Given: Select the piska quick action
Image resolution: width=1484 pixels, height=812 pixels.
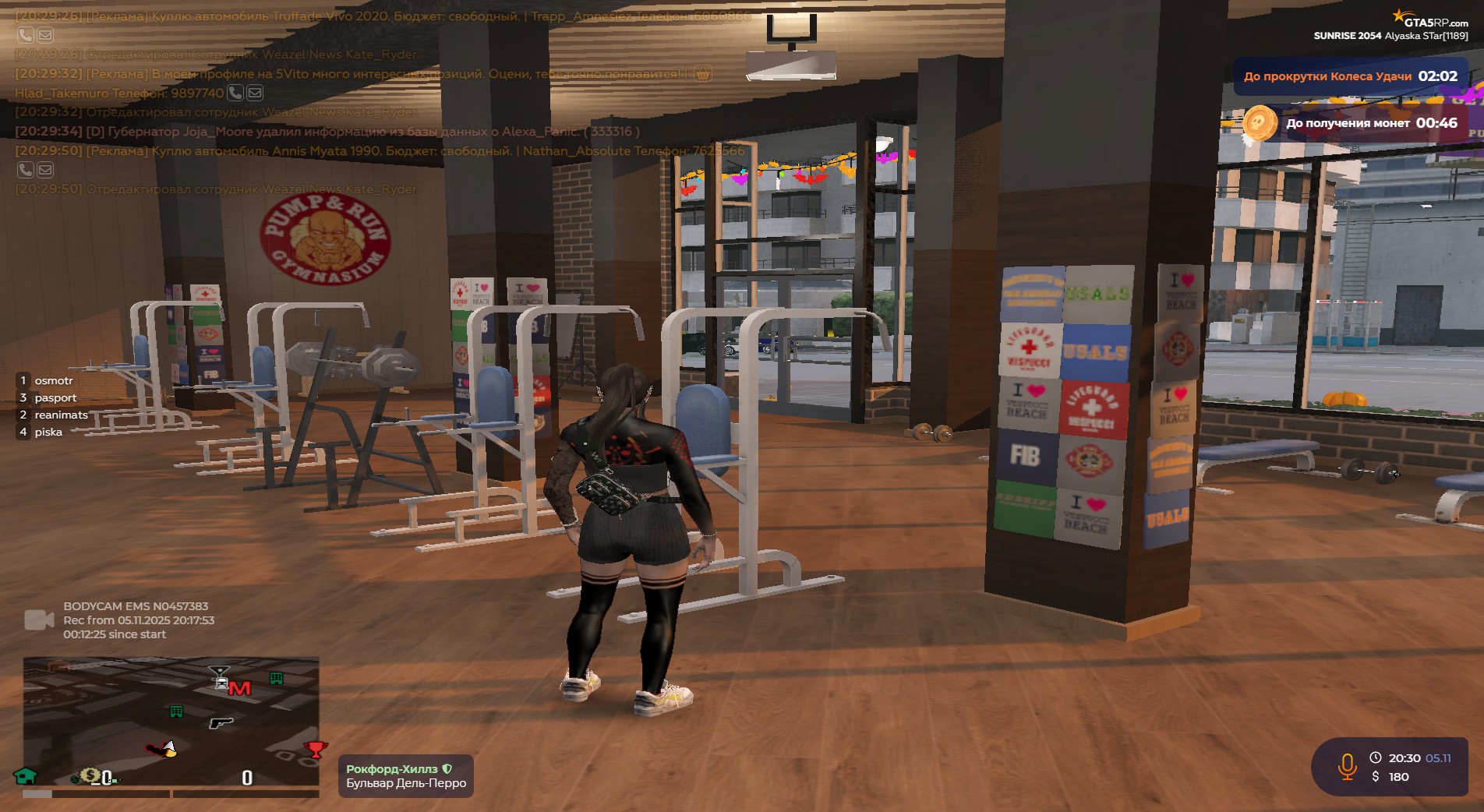Looking at the screenshot, I should (48, 432).
